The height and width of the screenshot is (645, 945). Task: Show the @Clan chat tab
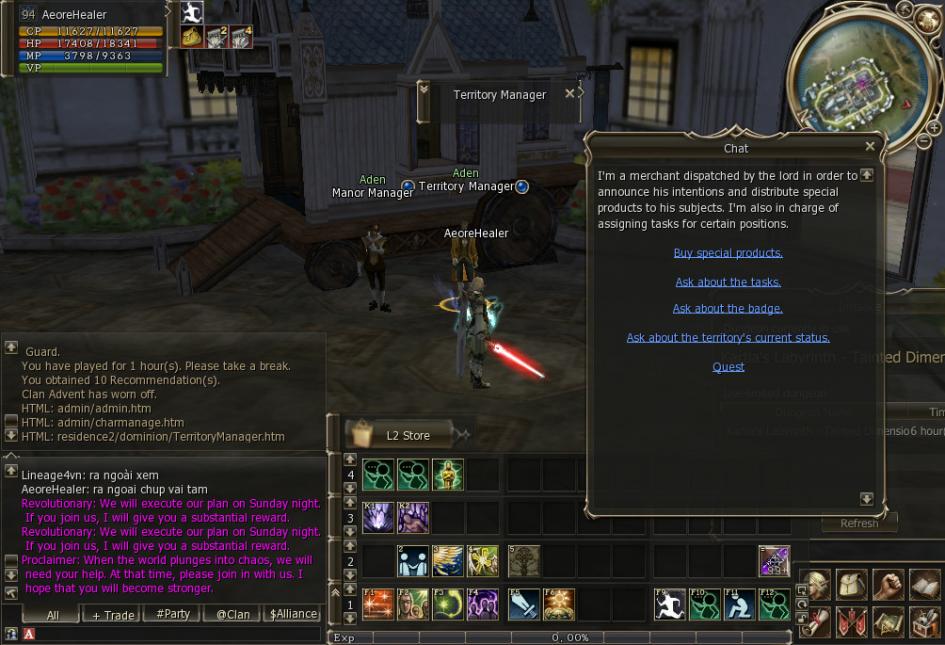pos(233,614)
